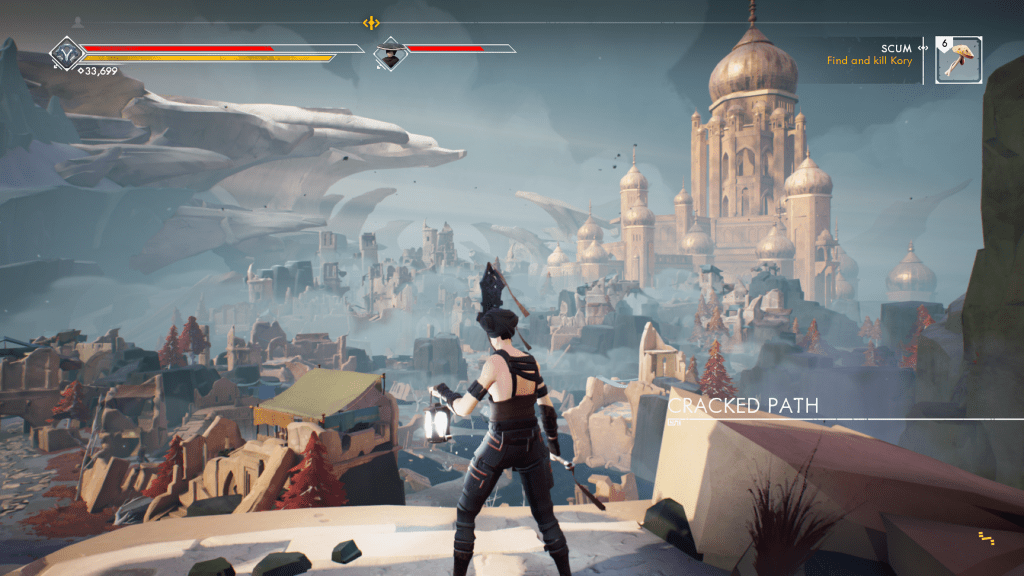Viewport: 1024px width, 576px height.
Task: Click the yellow compass objective marker
Action: coord(372,22)
